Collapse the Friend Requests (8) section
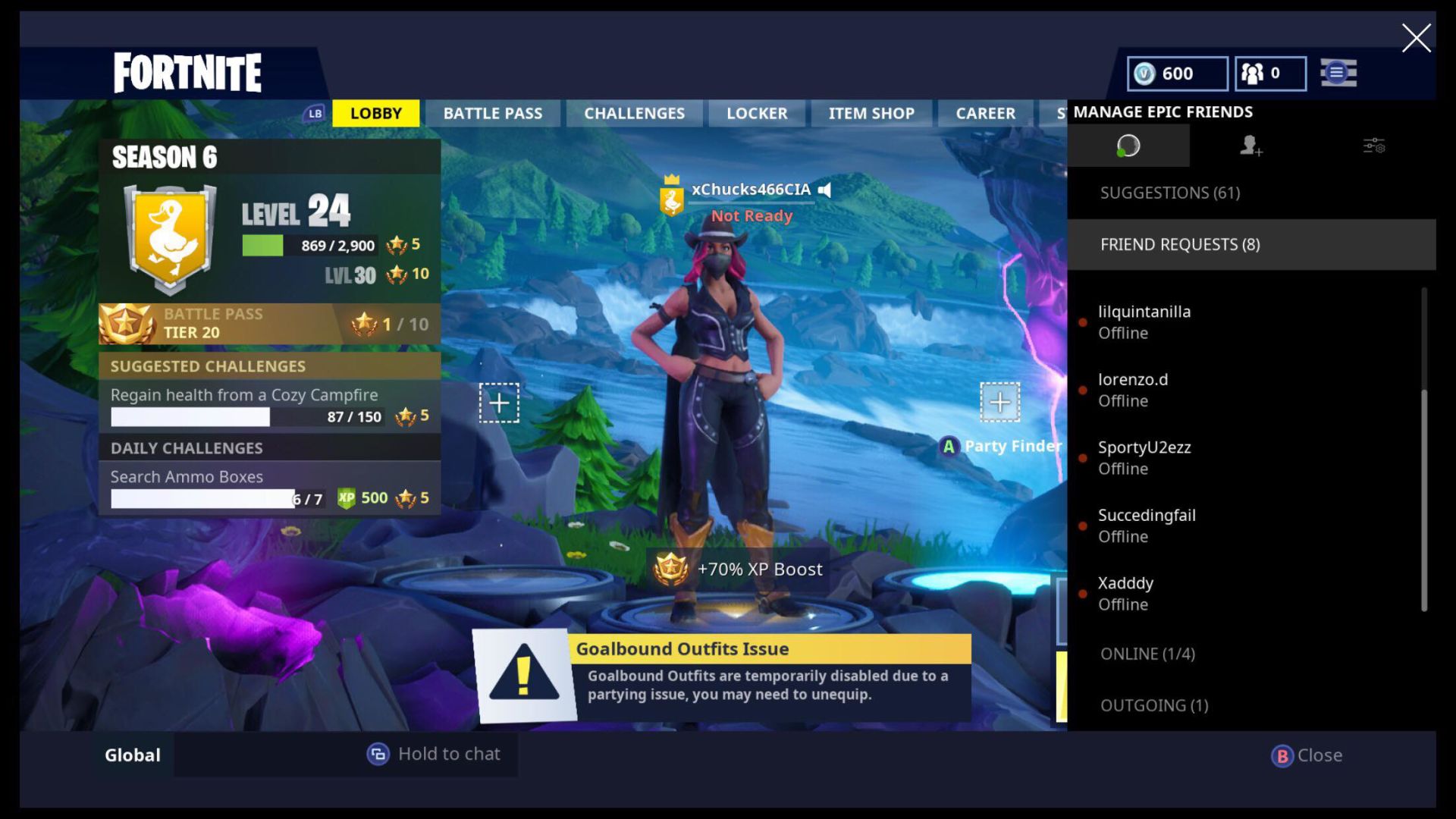Screen dimensions: 1456x819 [1180, 244]
